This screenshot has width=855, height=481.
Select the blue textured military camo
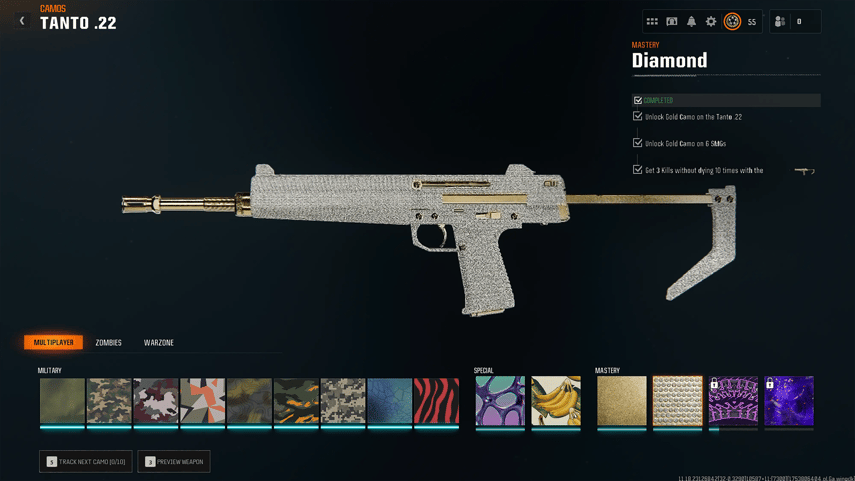(389, 401)
